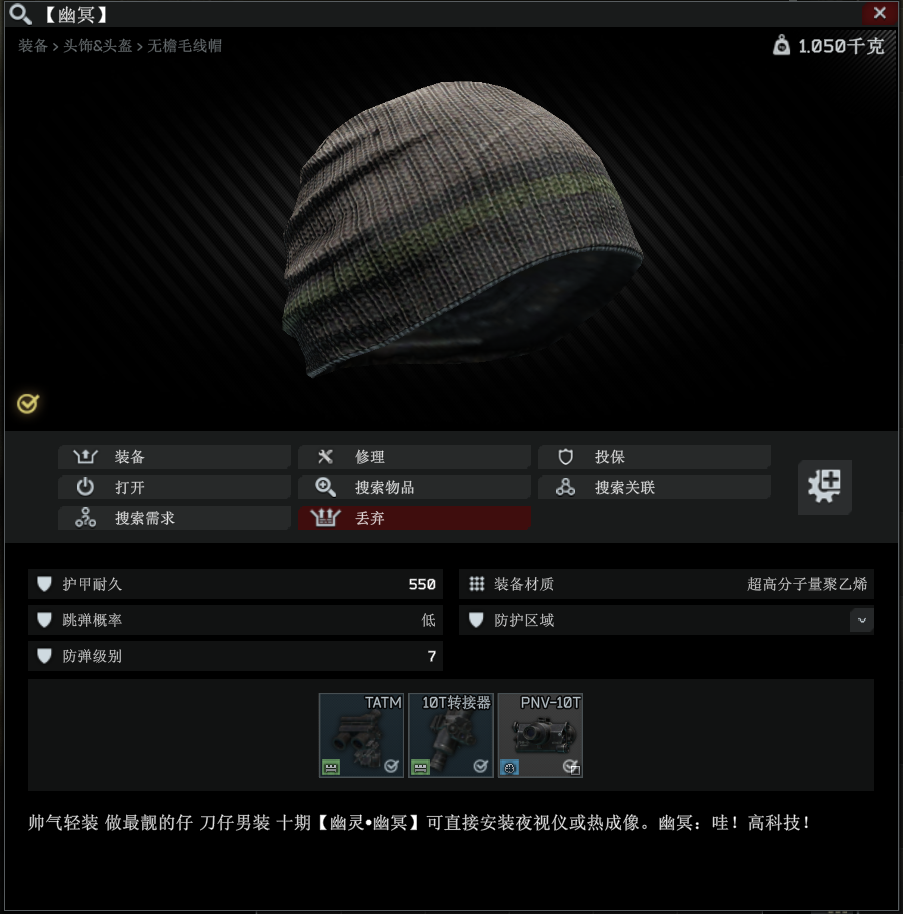The height and width of the screenshot is (914, 903).
Task: Choose the 修理 repair option
Action: coord(414,457)
